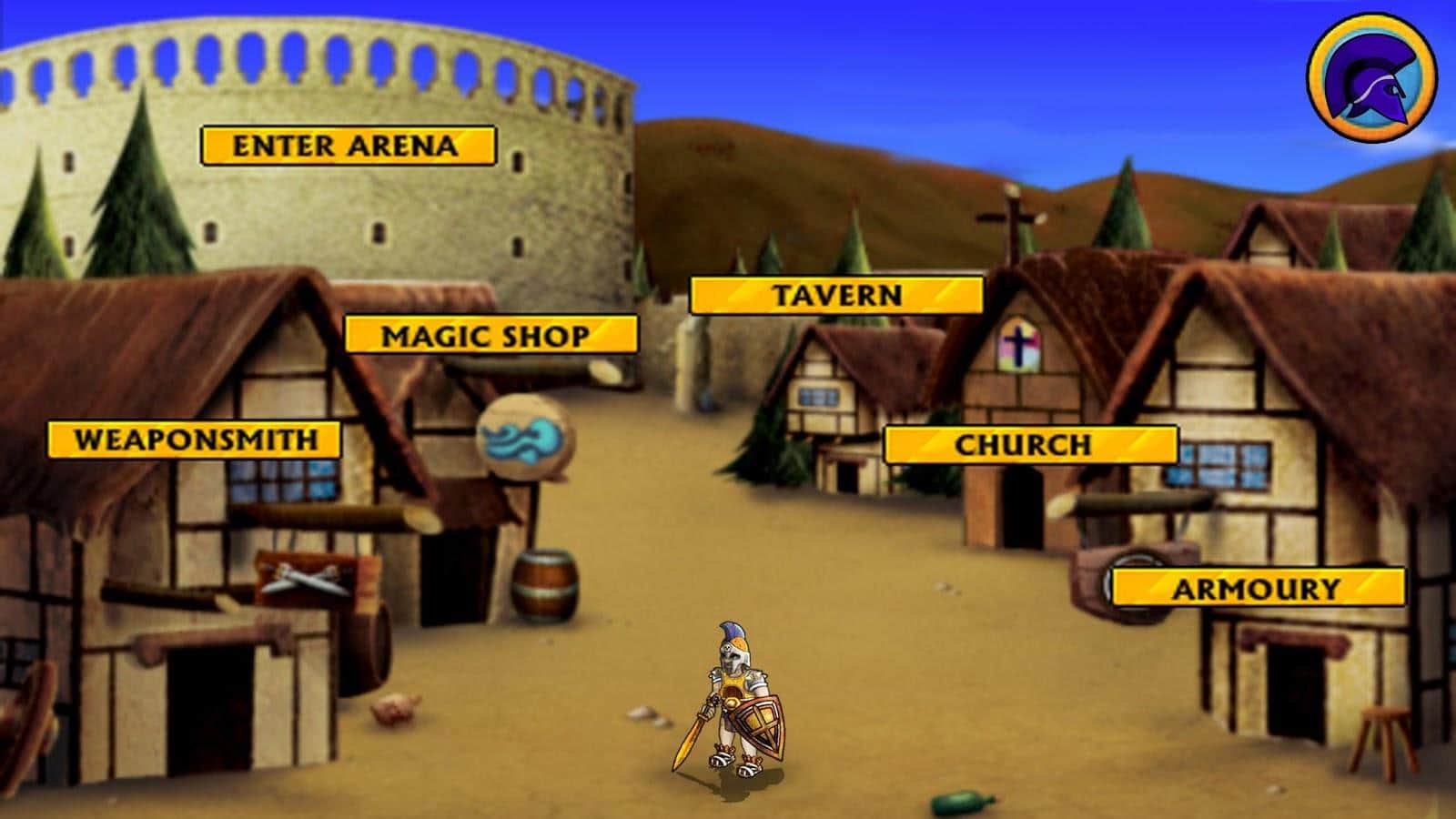Visit the Weaponsmith

tap(195, 440)
